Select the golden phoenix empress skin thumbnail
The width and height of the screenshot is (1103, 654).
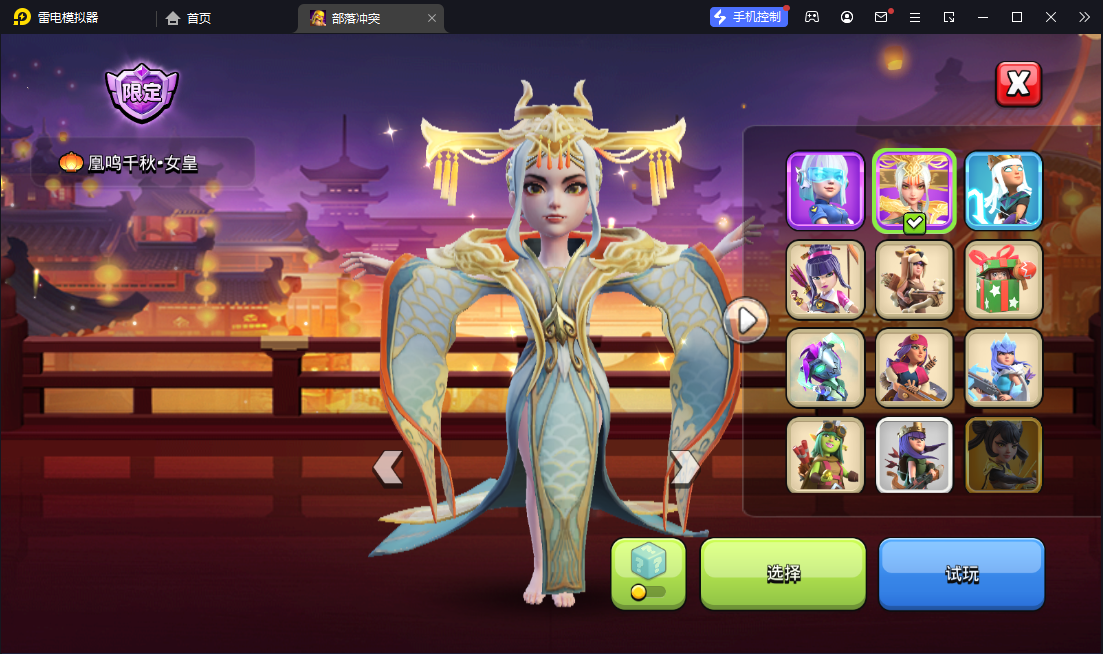pos(914,190)
